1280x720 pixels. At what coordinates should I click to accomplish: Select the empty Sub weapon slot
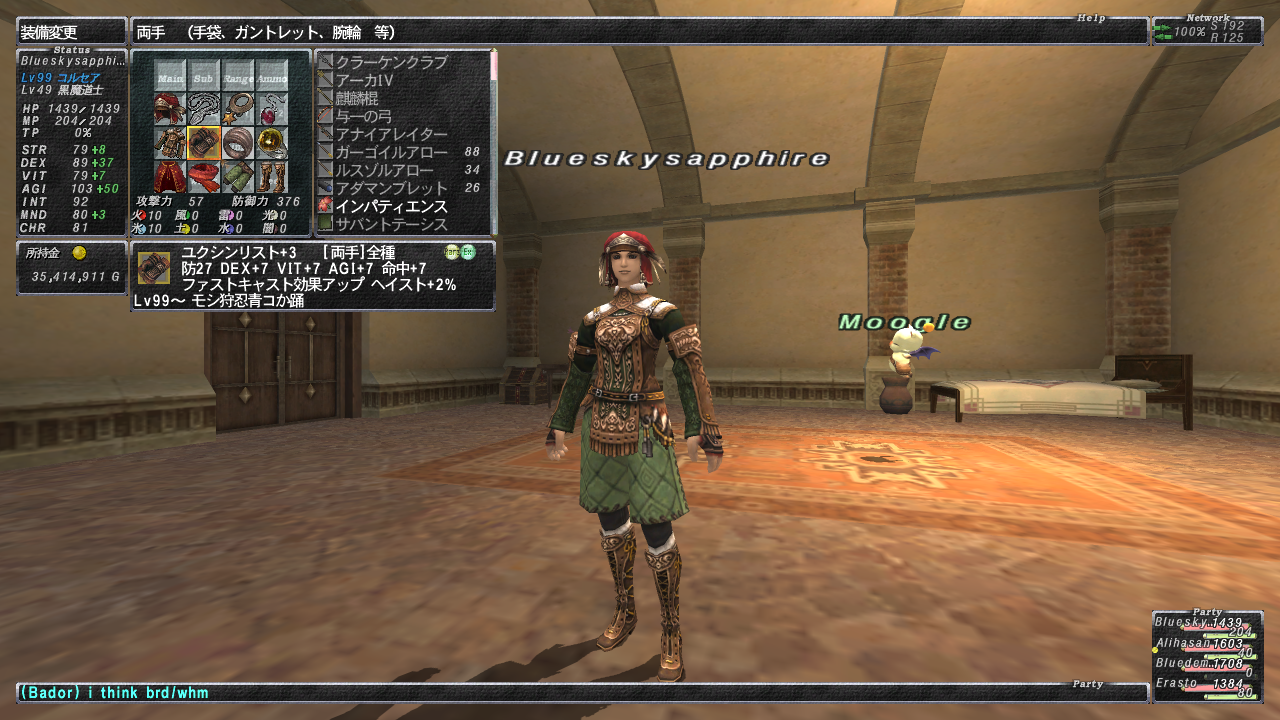[x=204, y=76]
